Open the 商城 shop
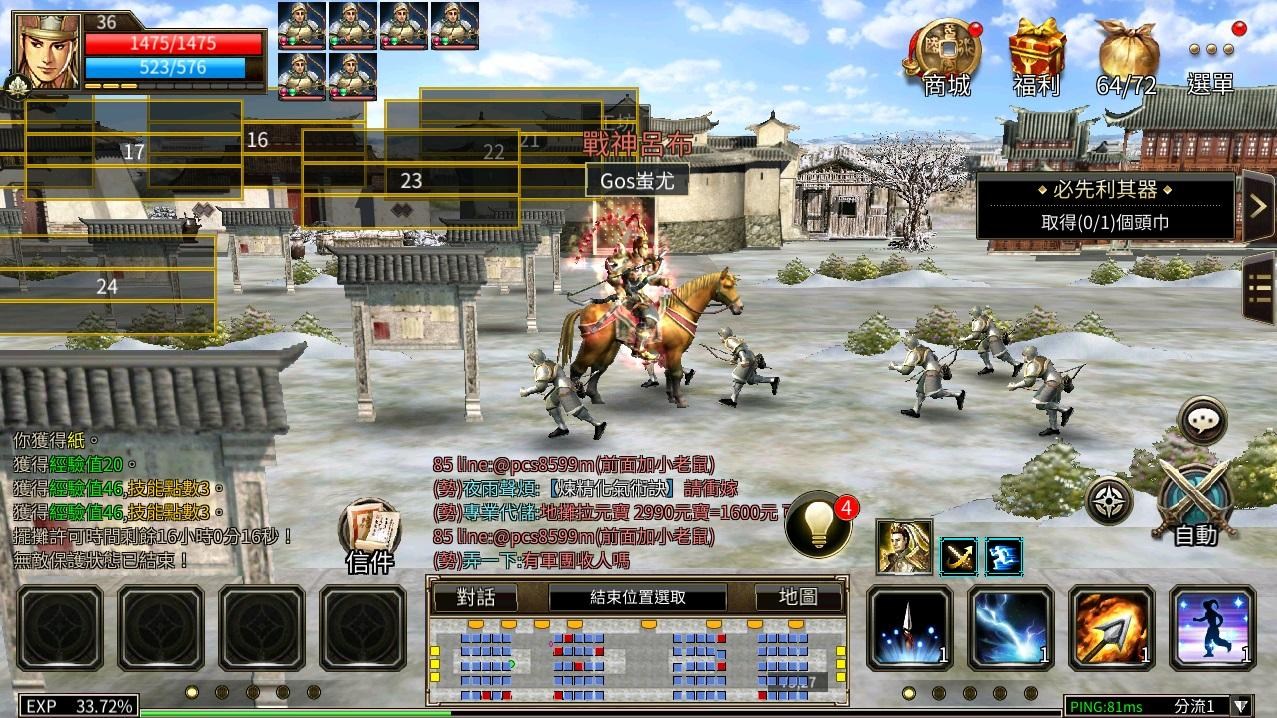The image size is (1277, 718). (944, 58)
